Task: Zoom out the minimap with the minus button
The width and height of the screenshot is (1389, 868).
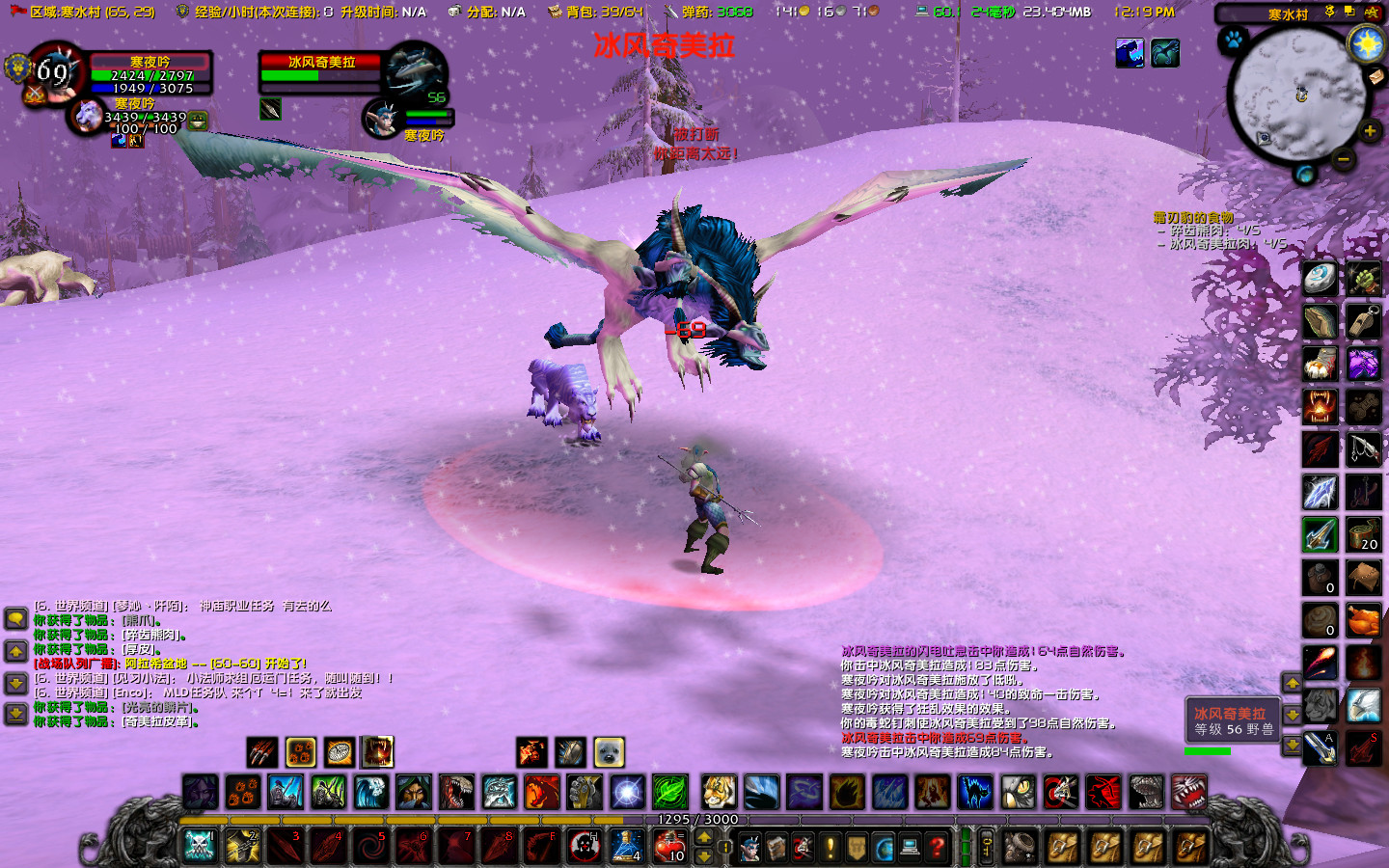Action: coord(1342,158)
